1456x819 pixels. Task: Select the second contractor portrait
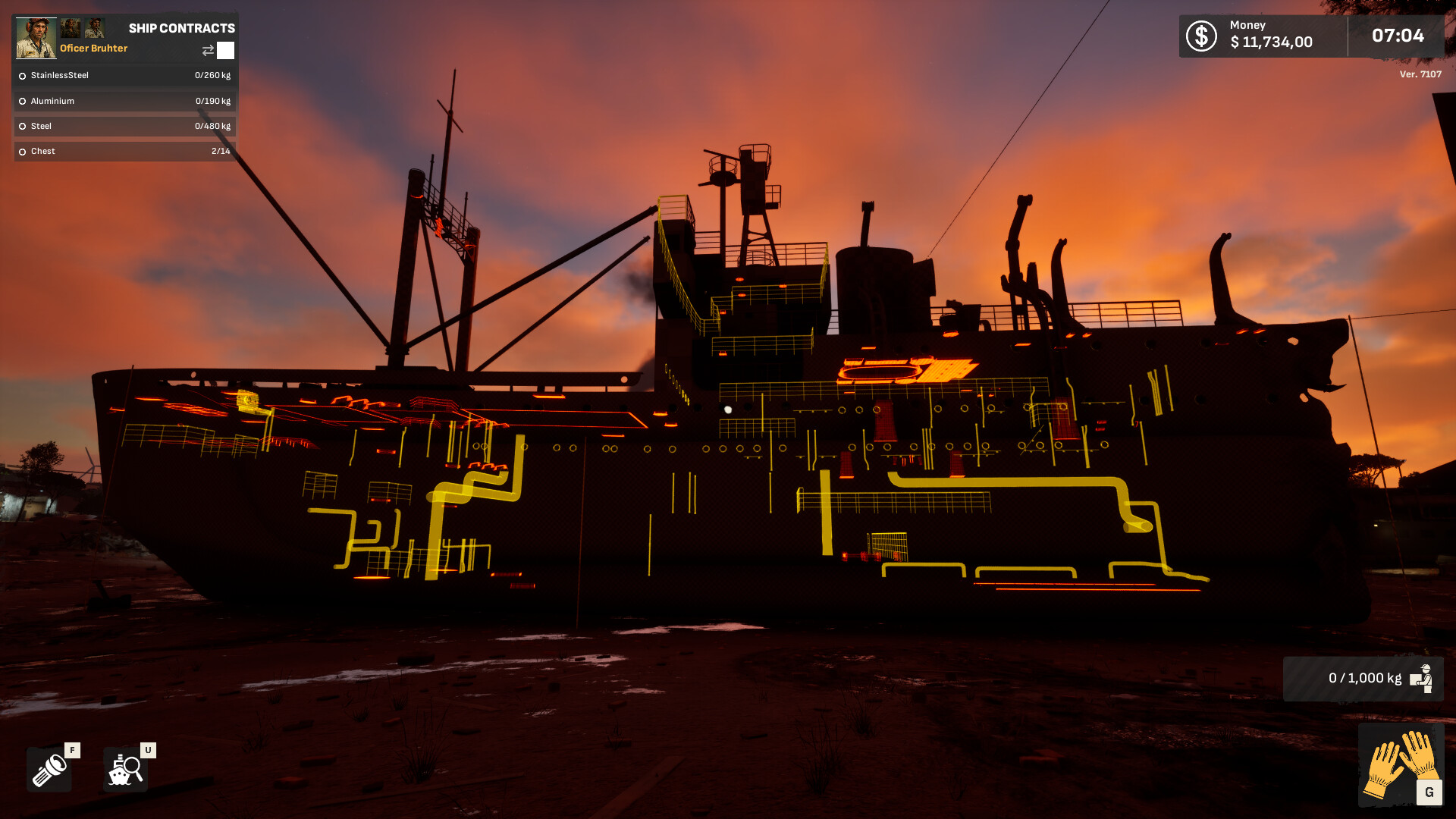point(71,27)
